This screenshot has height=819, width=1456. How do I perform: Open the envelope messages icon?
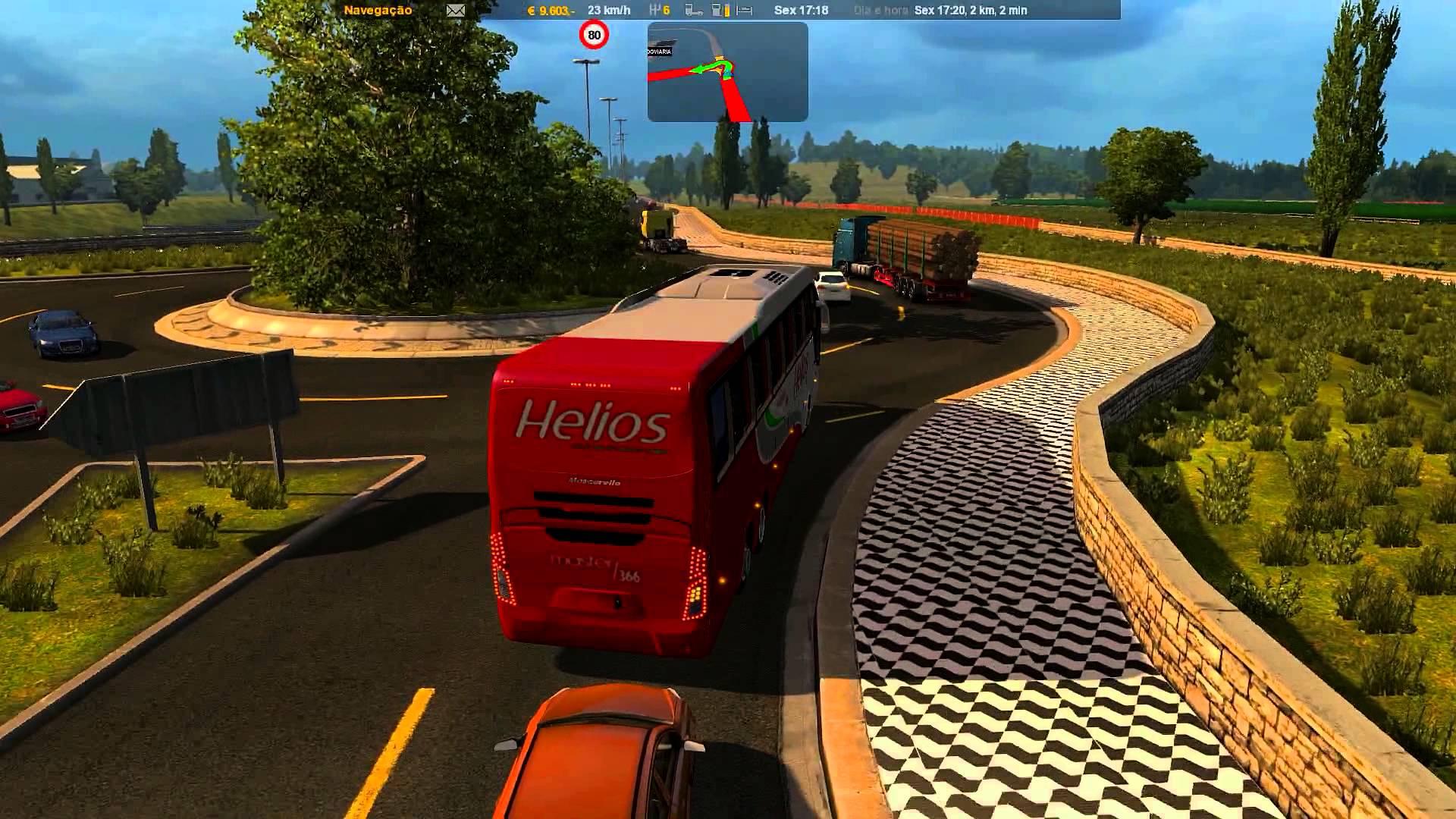pyautogui.click(x=455, y=11)
